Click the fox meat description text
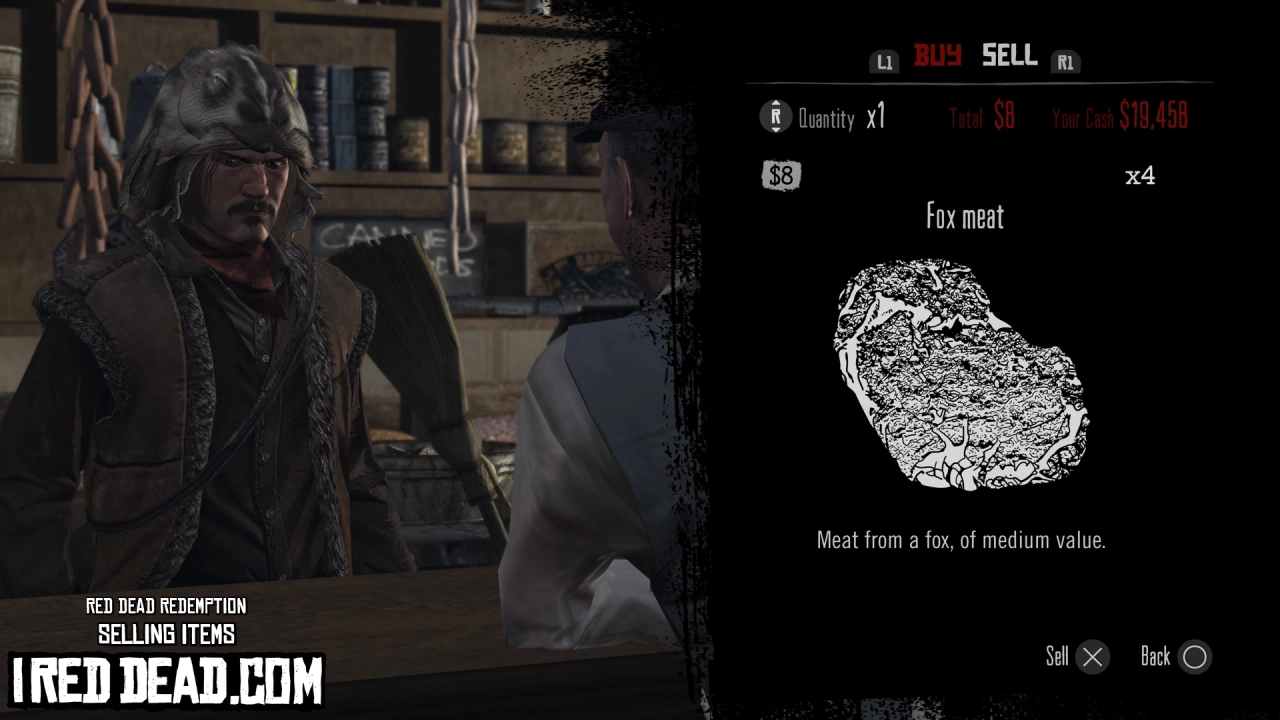The width and height of the screenshot is (1280, 720). coord(963,541)
